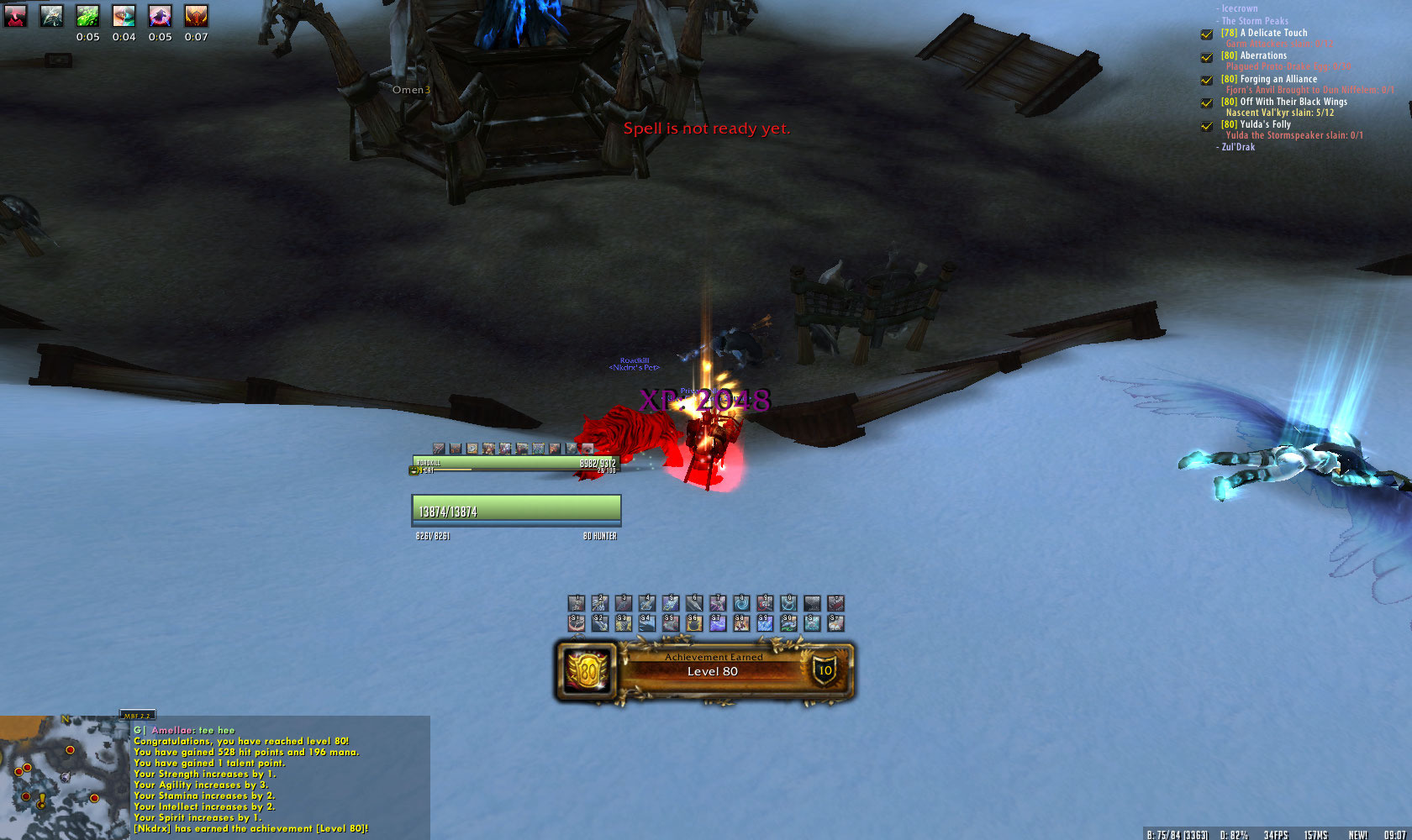Expand the Icecrown quest zone header
1412x840 pixels.
(1239, 8)
